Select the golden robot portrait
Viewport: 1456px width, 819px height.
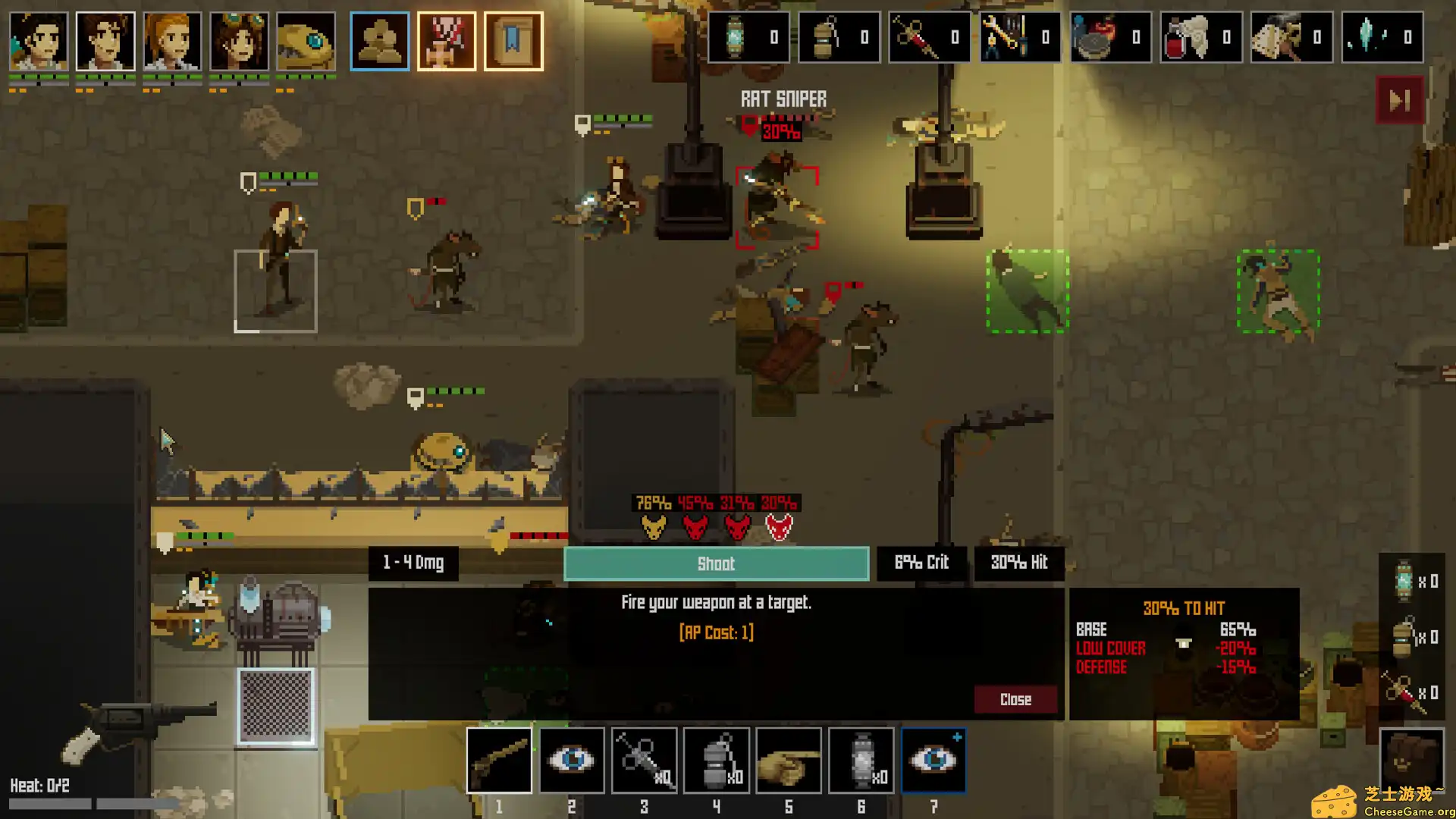pos(306,41)
